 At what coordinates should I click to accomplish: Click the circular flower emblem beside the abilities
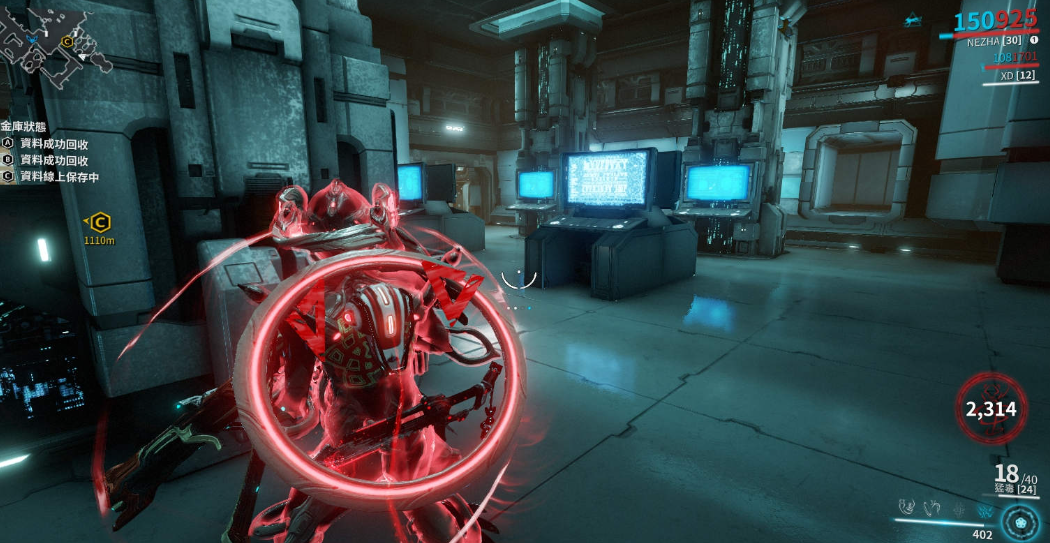pyautogui.click(x=1020, y=521)
